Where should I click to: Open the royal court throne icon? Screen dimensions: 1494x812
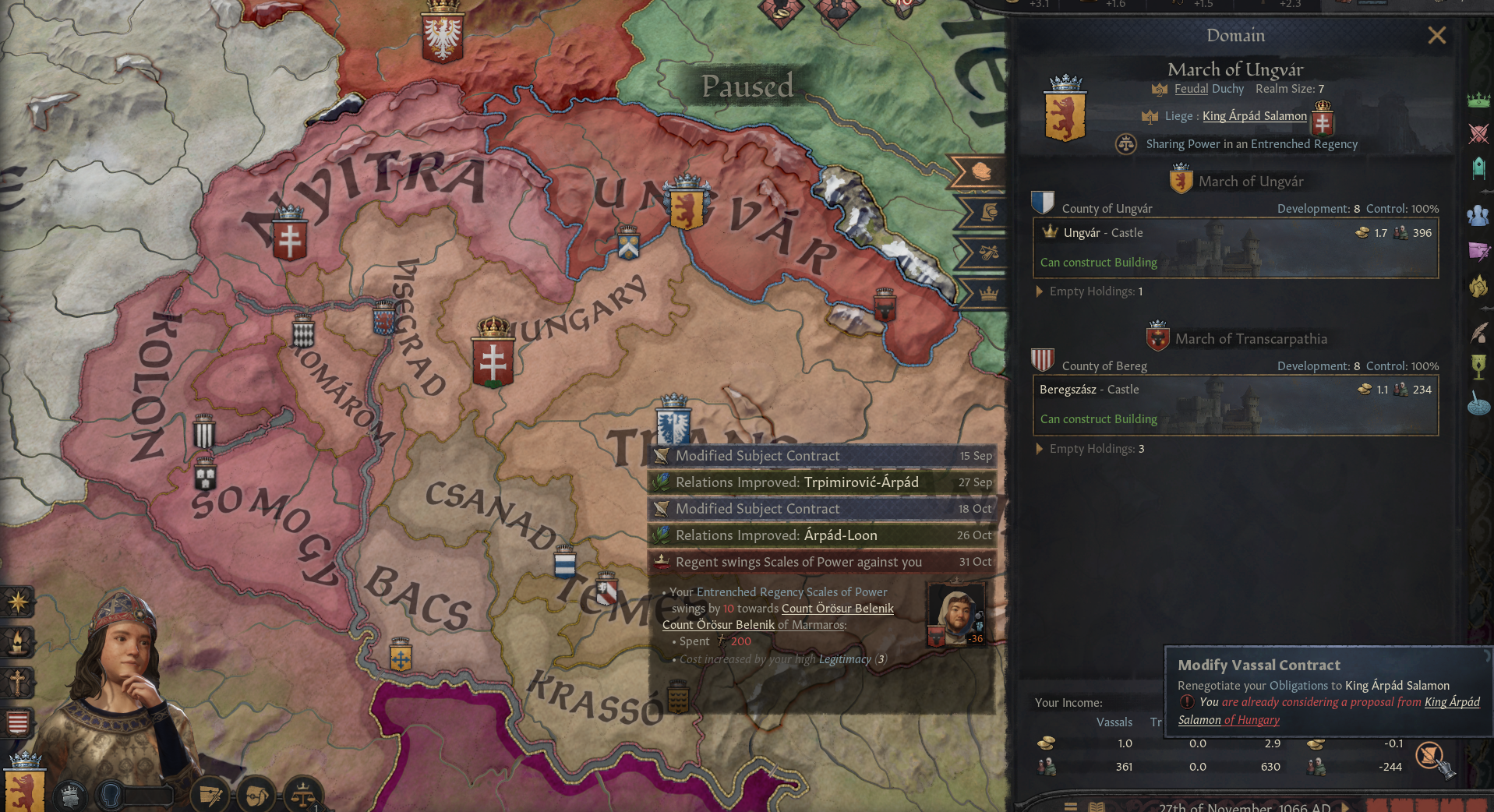click(1478, 167)
